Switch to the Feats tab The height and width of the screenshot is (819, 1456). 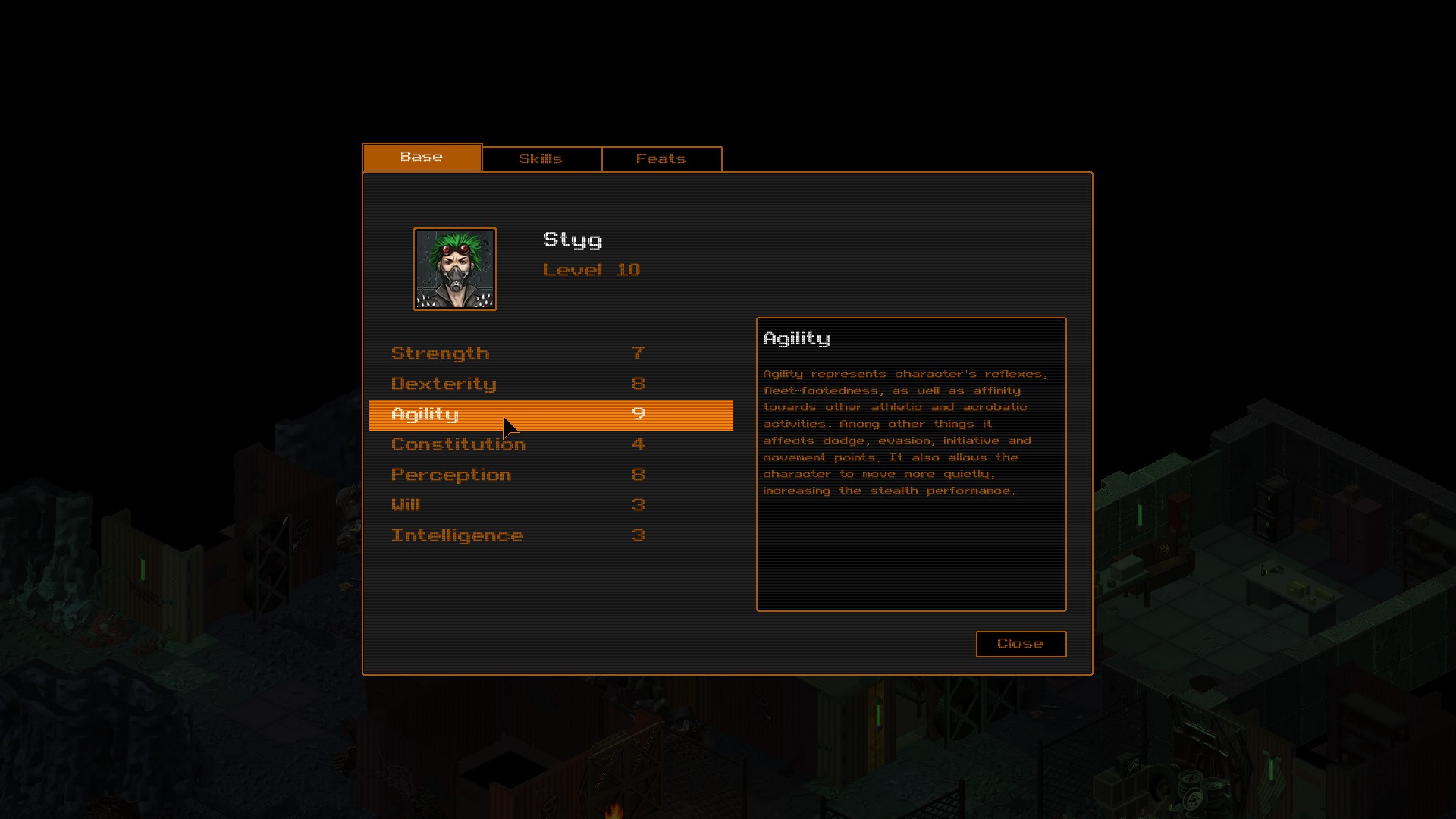pos(661,158)
